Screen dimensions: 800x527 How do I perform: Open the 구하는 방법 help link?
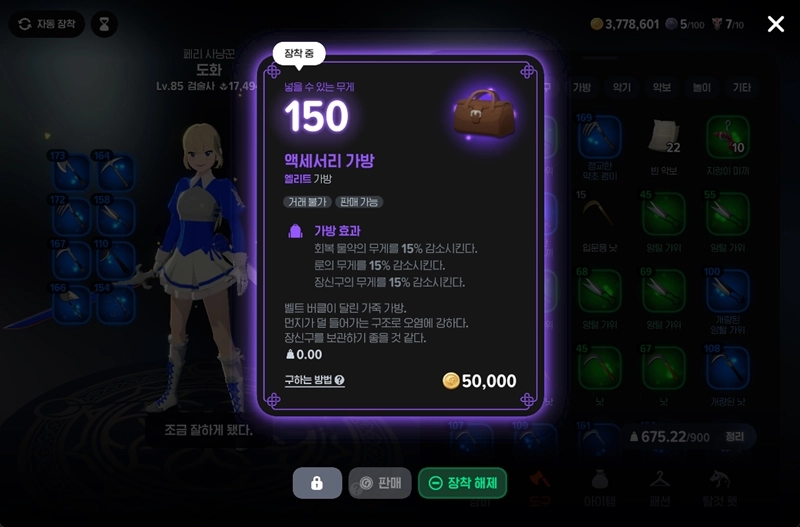pyautogui.click(x=314, y=380)
